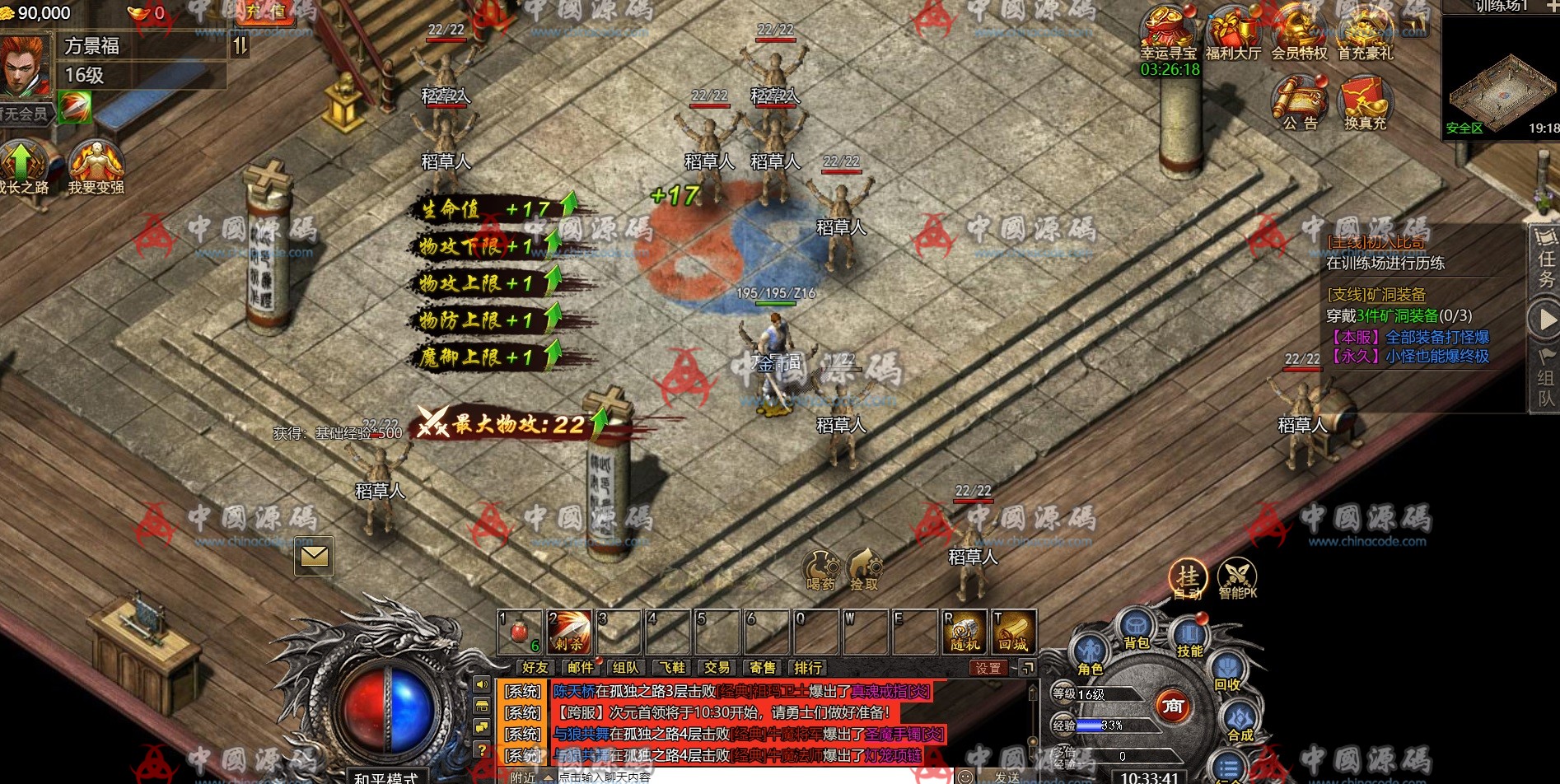Open the 会员特权 VIP privileges icon
This screenshot has height=784, width=1560.
click(1299, 31)
